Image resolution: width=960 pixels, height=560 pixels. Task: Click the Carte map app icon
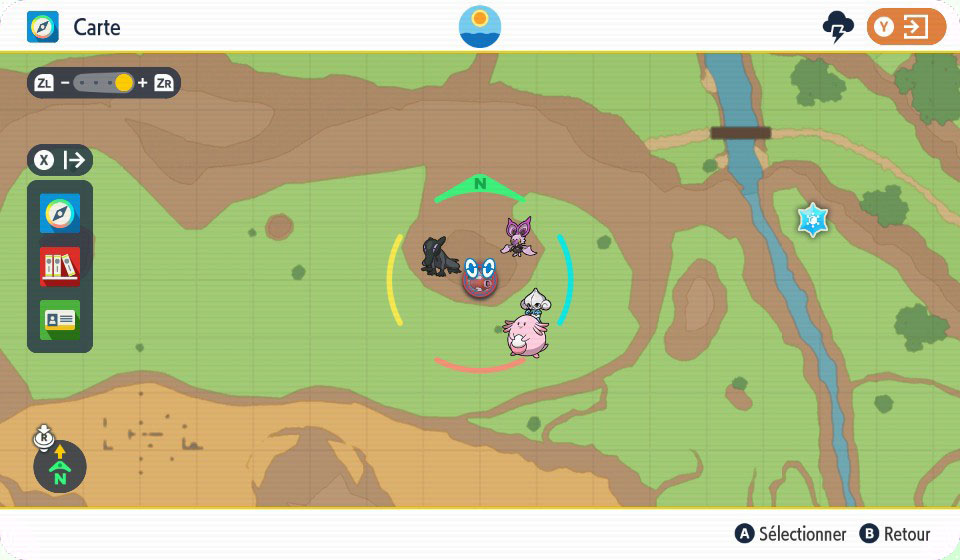coord(42,27)
